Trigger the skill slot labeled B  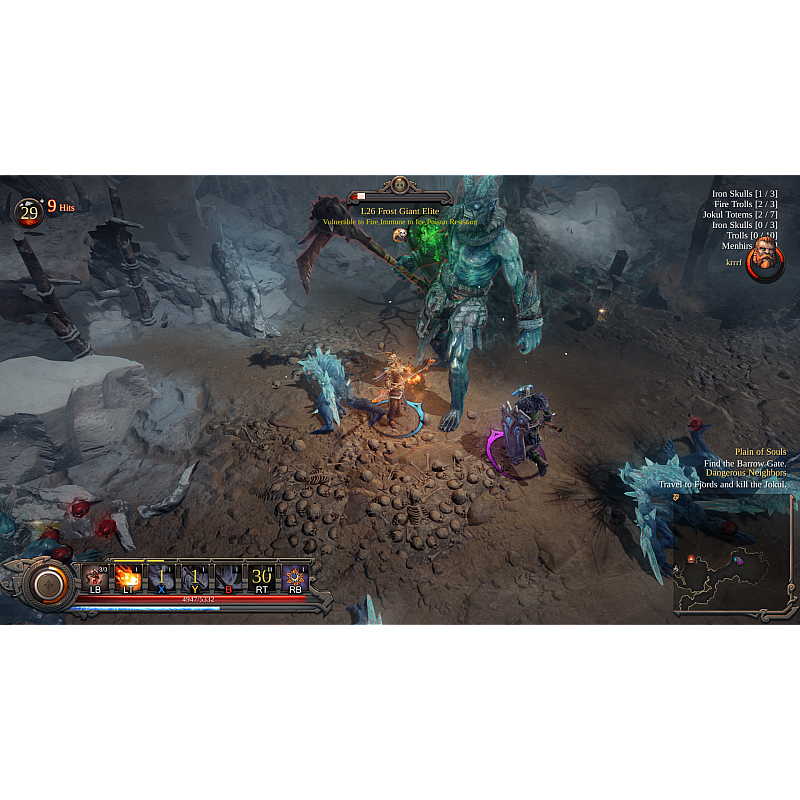(228, 577)
